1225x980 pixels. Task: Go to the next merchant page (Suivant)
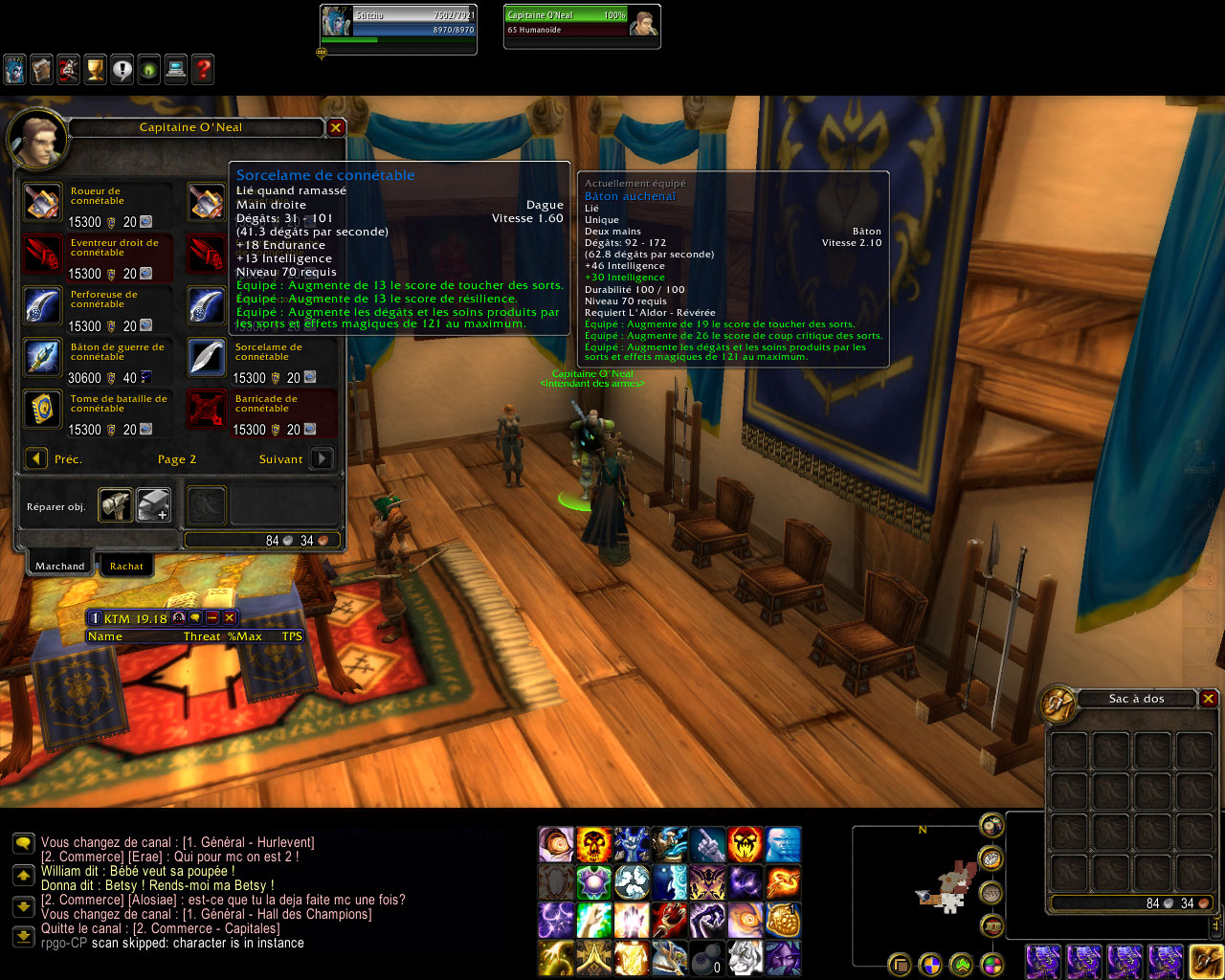click(323, 459)
